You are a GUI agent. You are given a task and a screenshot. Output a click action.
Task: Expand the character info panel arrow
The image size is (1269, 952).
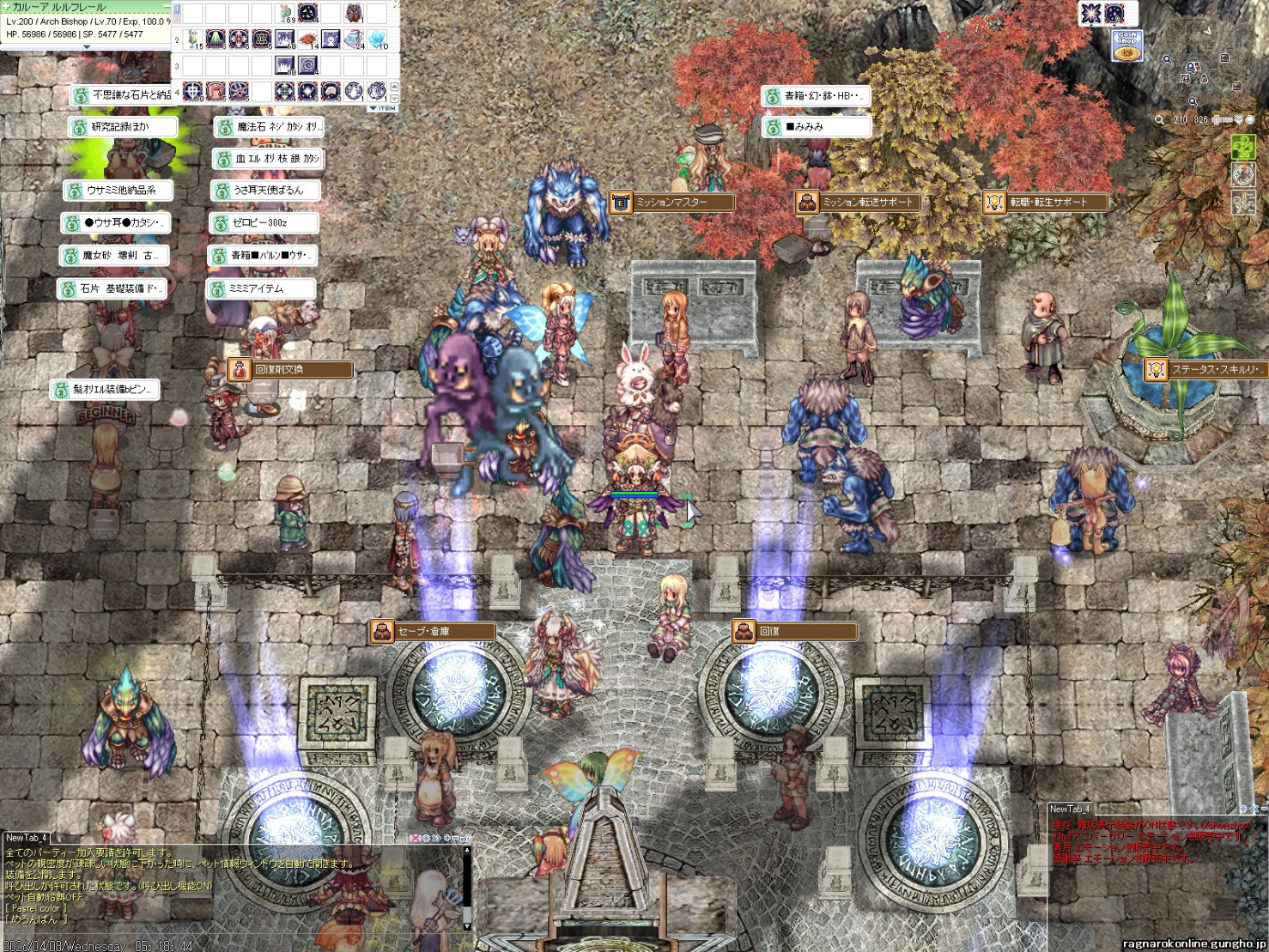86,47
